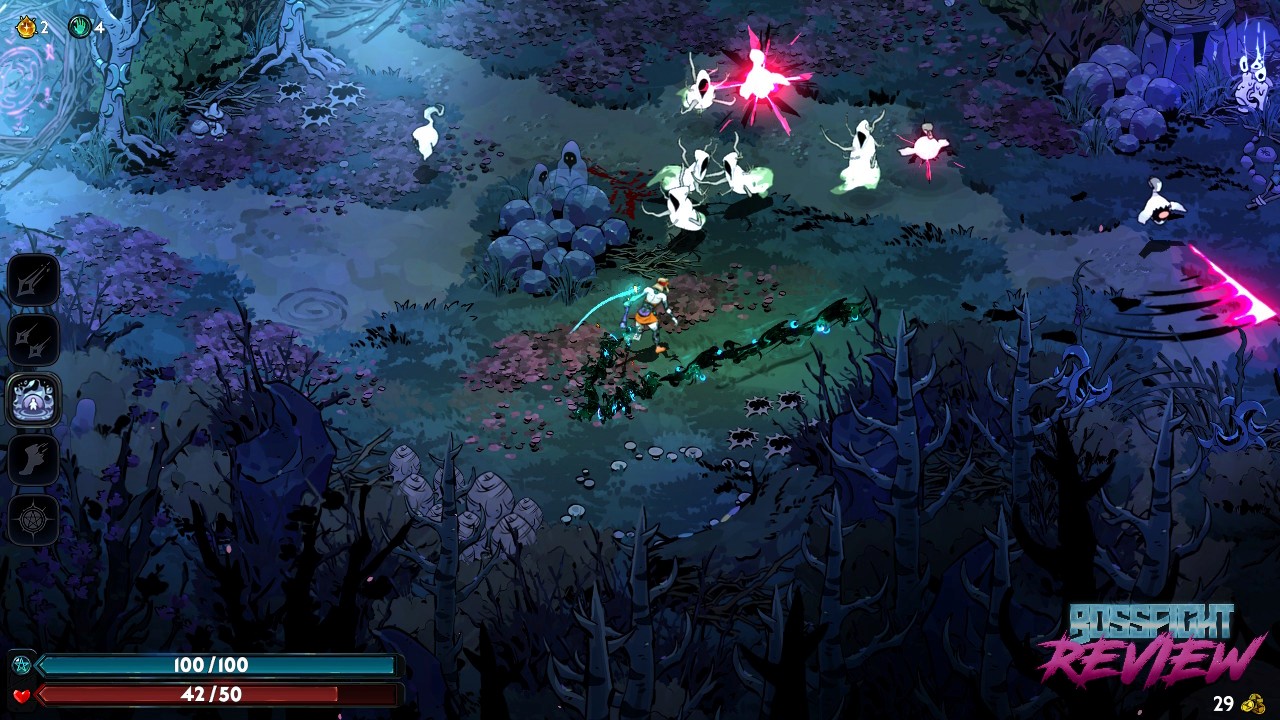
Task: Select the pentagram Magick slot
Action: pos(34,519)
